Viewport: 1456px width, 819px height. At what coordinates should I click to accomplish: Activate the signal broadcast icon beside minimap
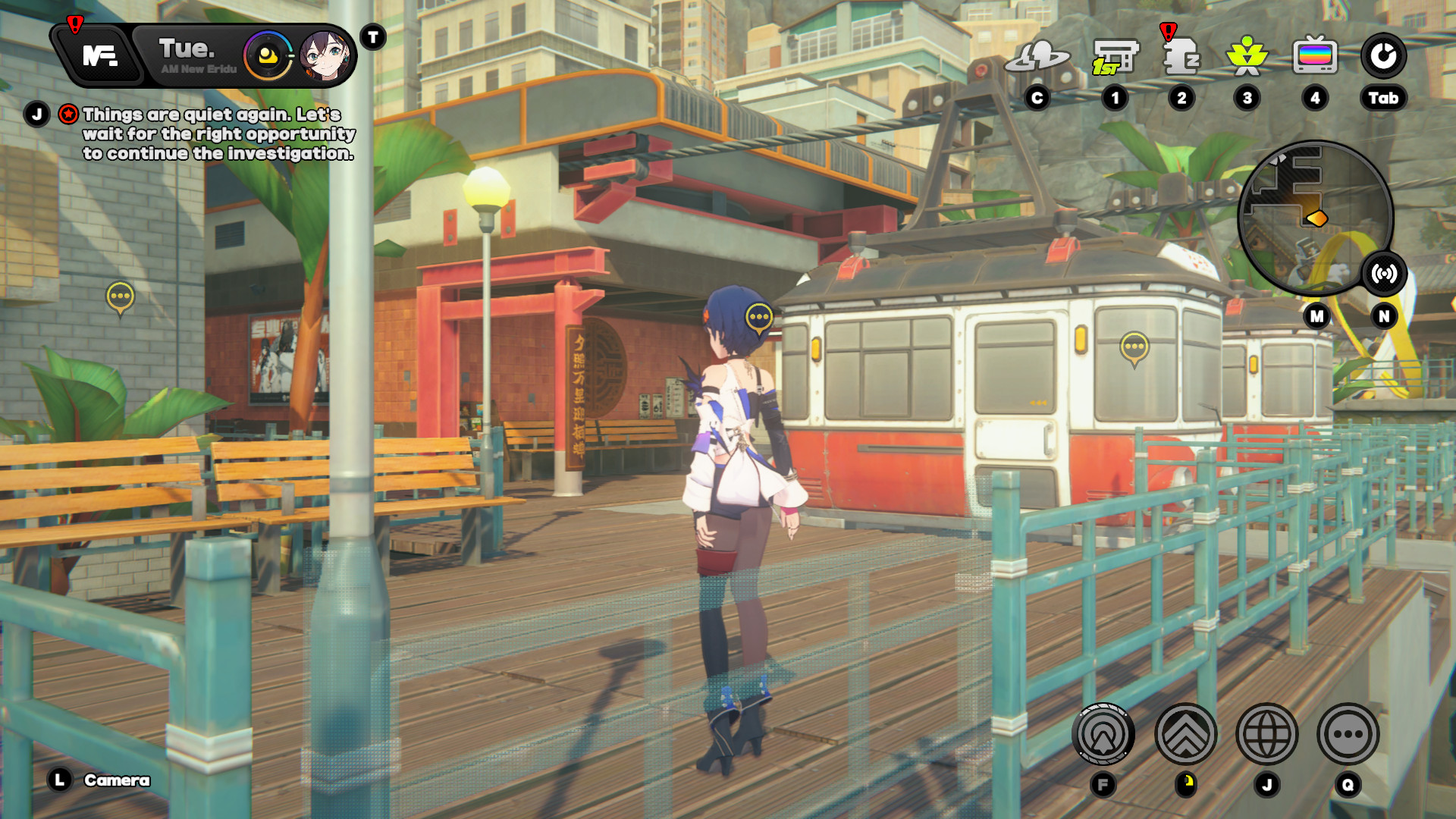1384,274
